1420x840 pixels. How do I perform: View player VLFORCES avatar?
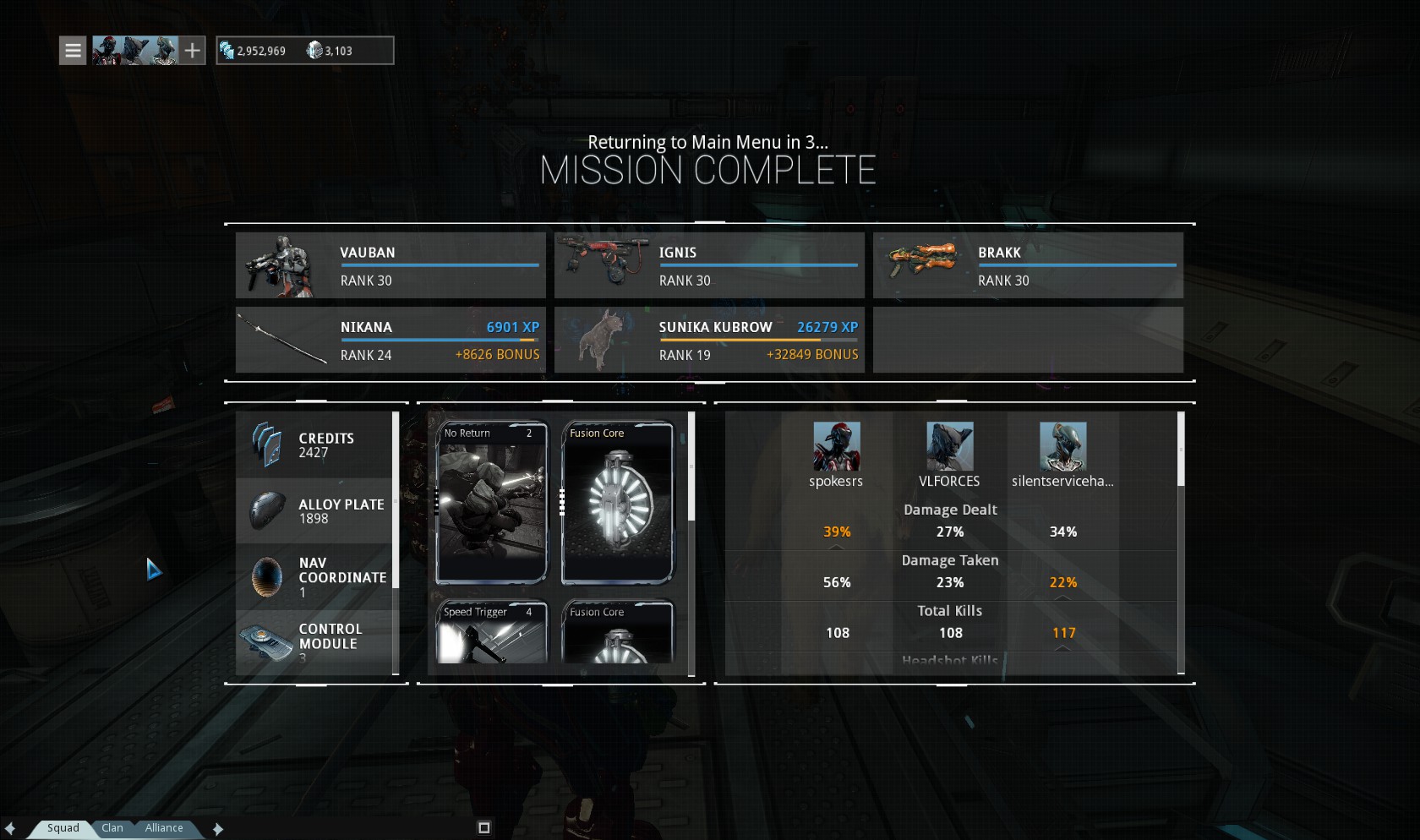[949, 446]
